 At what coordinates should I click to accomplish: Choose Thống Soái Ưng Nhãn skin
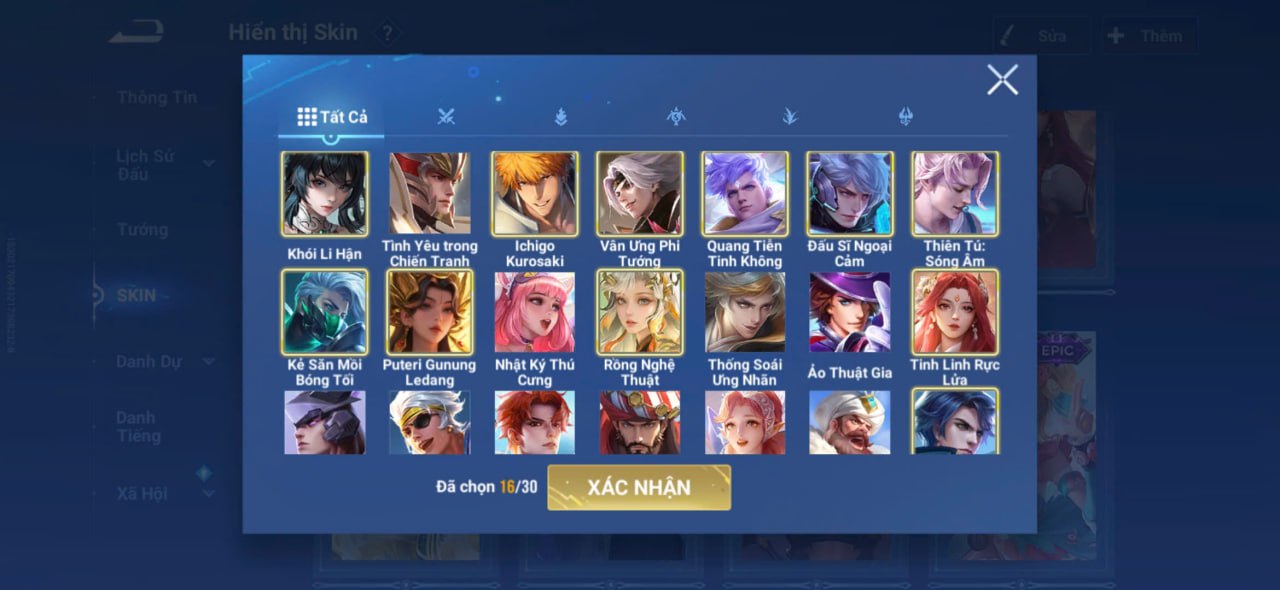(x=745, y=312)
